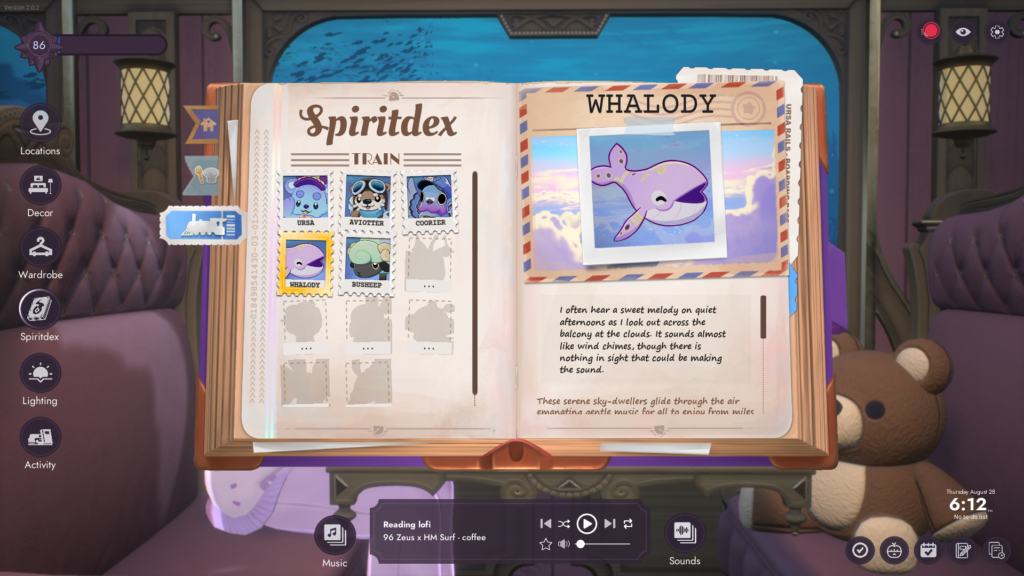Open the Sounds mixer
This screenshot has width=1024, height=576.
(685, 533)
